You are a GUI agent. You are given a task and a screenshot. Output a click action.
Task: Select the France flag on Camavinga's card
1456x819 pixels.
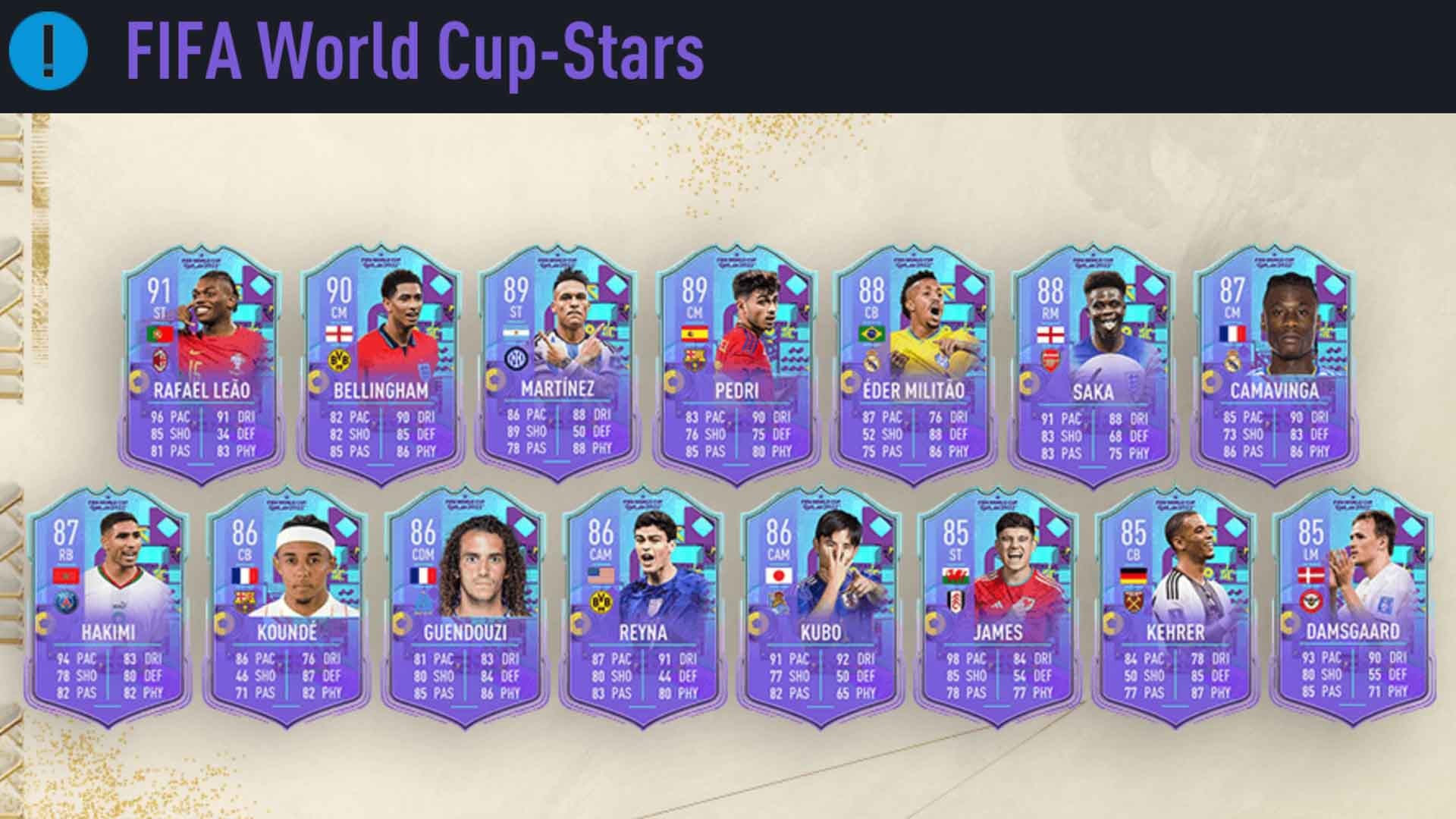(1232, 334)
